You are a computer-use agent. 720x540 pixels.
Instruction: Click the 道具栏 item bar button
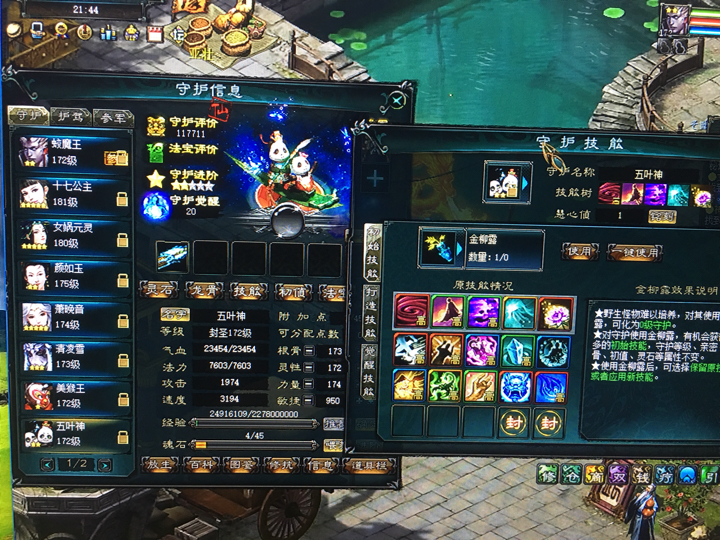pyautogui.click(x=369, y=466)
